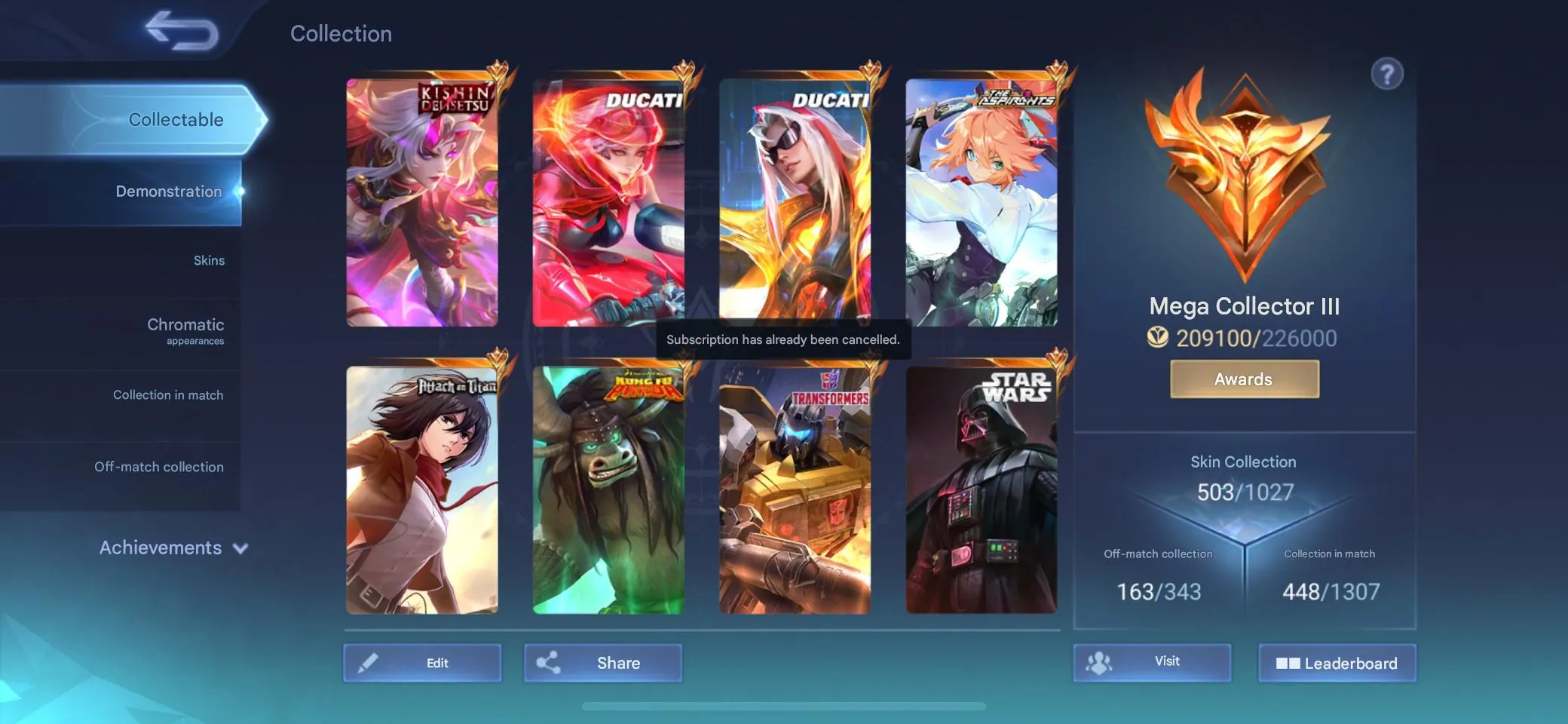Screen dimensions: 1568x724
Task: Select the Skins sidebar entry
Action: click(210, 259)
